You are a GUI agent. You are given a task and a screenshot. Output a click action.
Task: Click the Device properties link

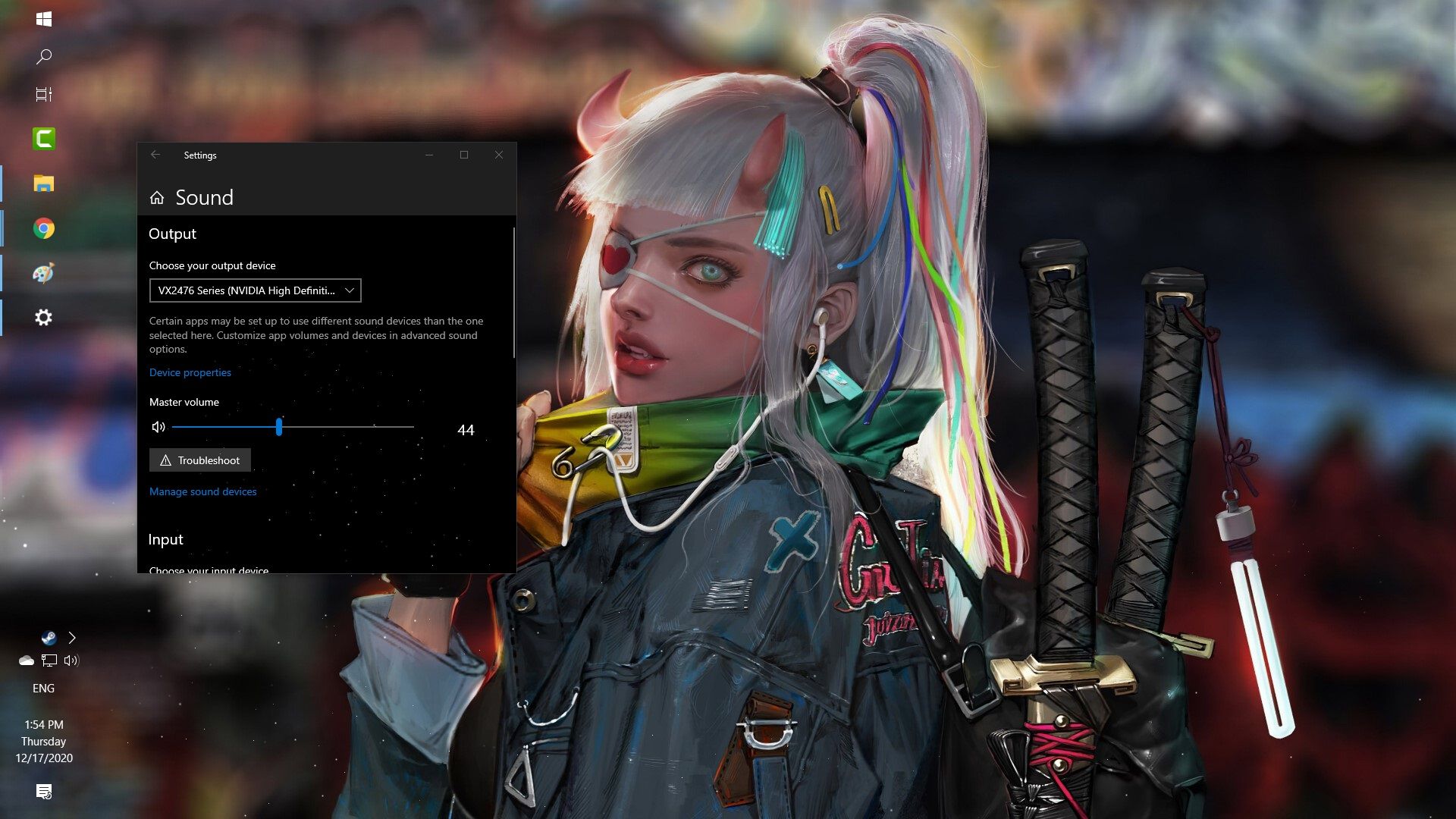pos(190,372)
